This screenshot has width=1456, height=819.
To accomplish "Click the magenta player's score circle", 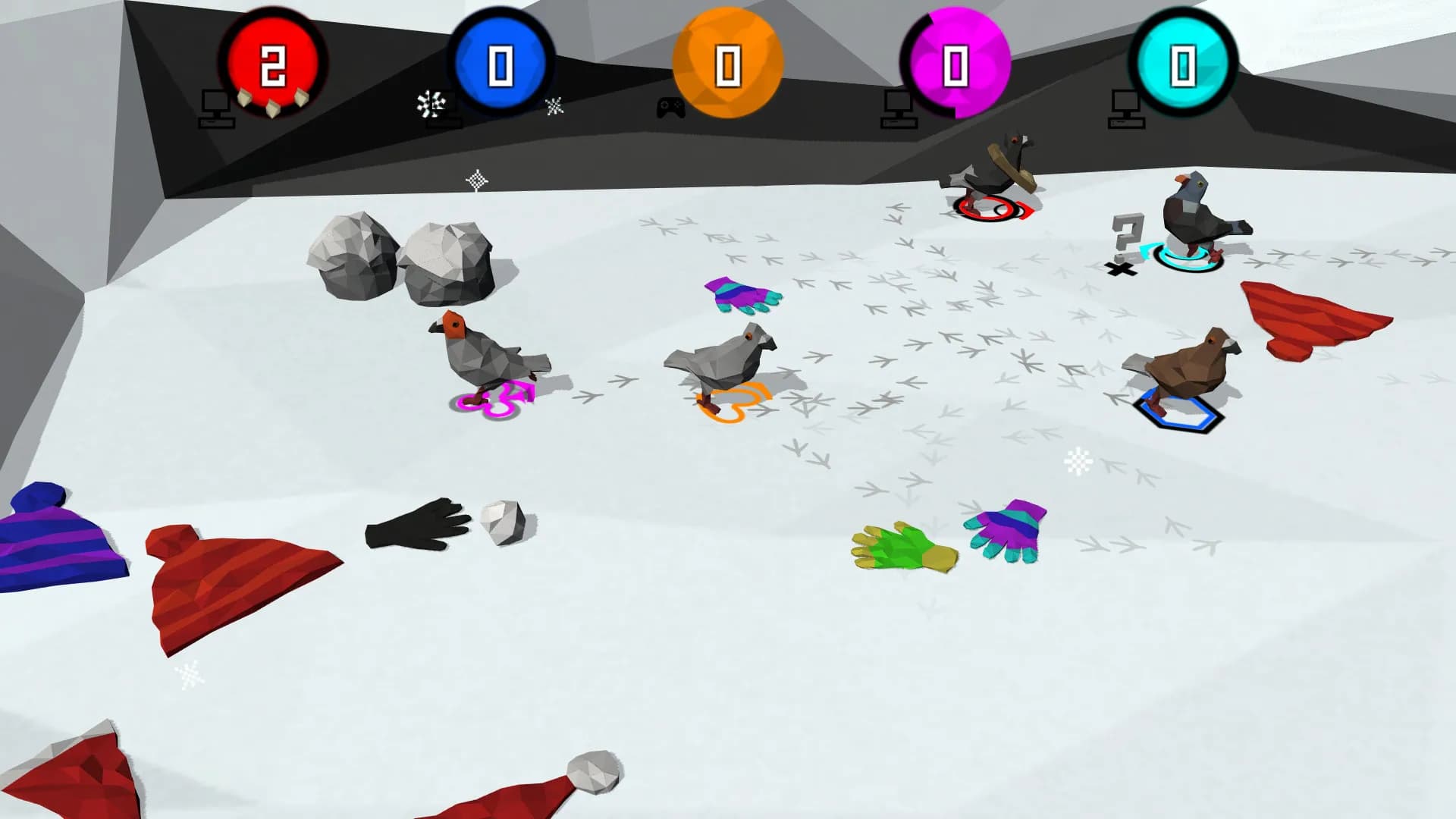I will pos(957,61).
